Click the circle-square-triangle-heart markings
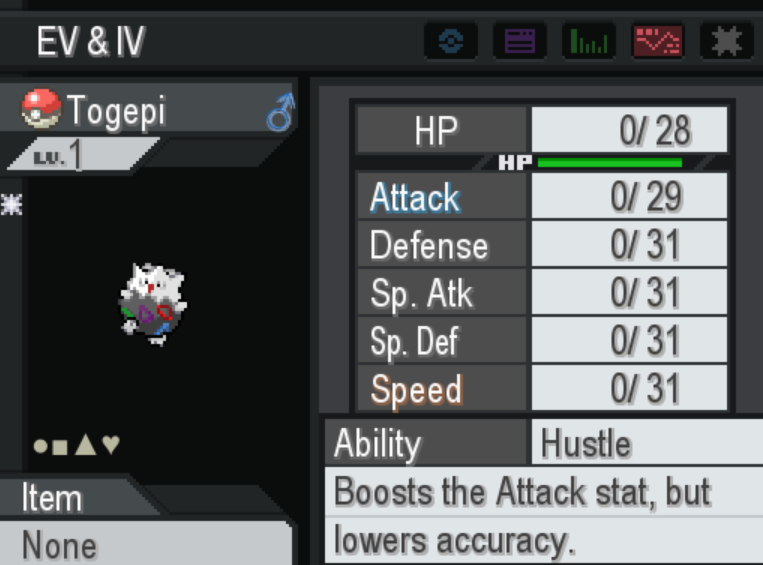The width and height of the screenshot is (763, 565). [x=76, y=445]
